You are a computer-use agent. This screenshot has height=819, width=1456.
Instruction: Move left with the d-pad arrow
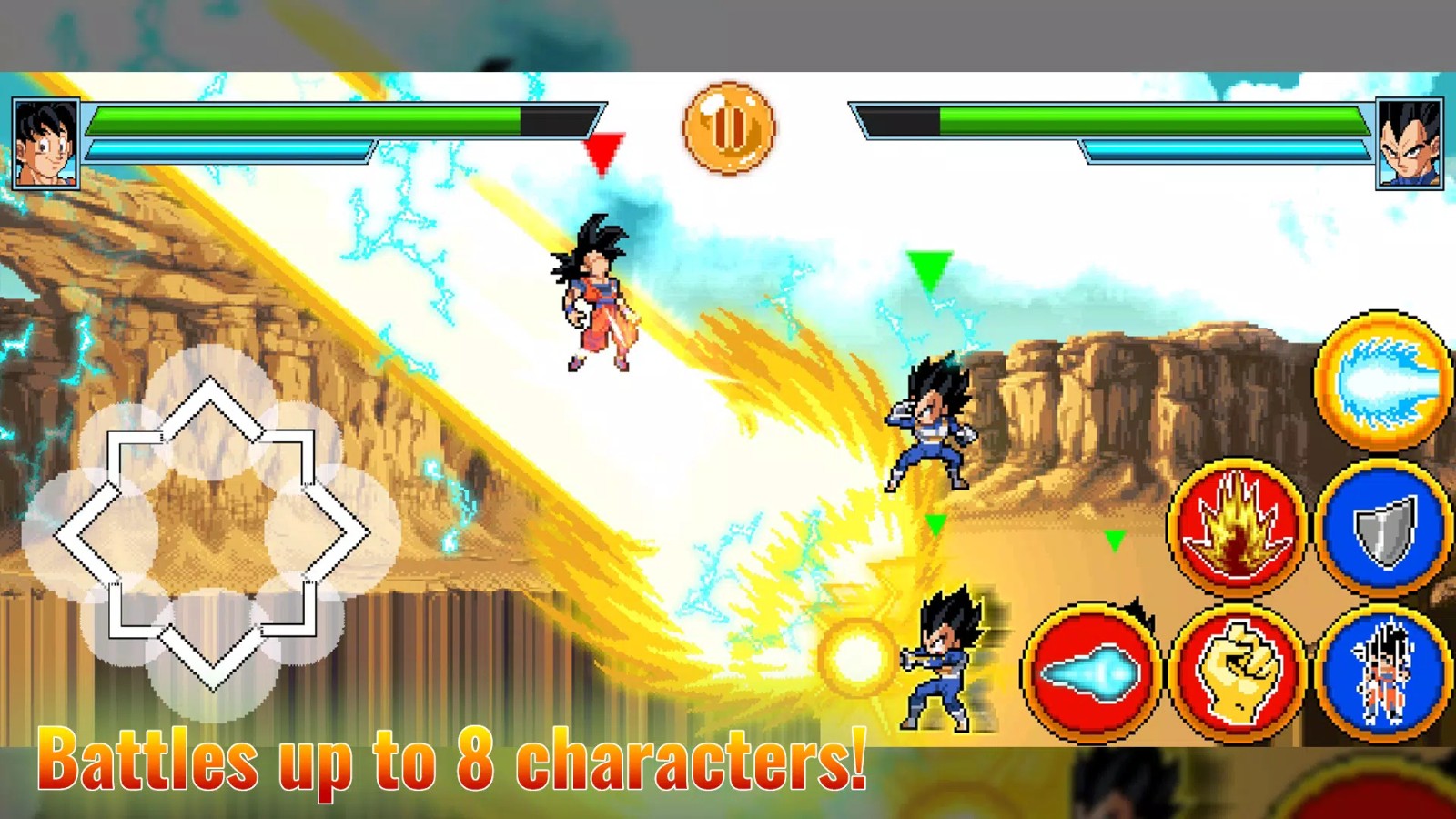(x=86, y=534)
